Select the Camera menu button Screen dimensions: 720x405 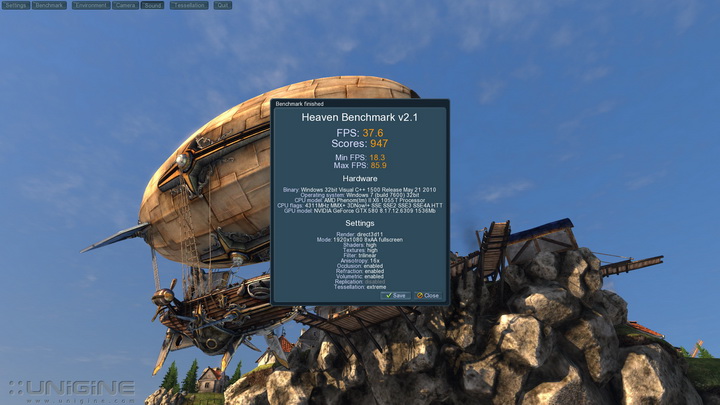pos(125,5)
